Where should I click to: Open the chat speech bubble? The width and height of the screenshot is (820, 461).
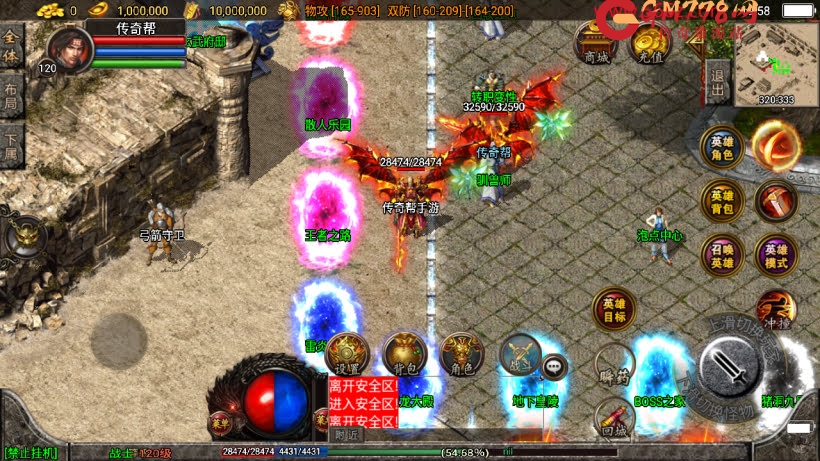pyautogui.click(x=554, y=367)
